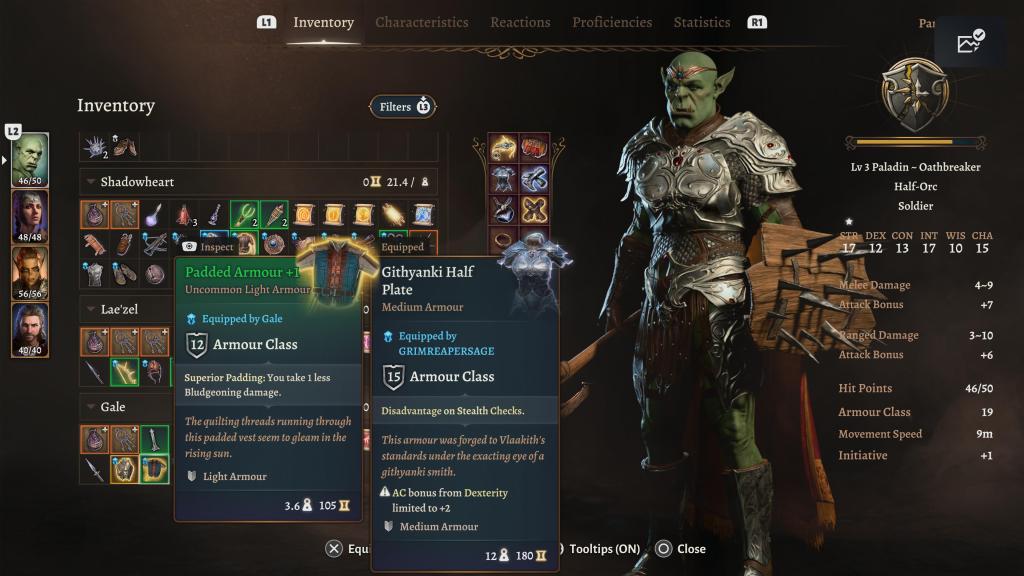Image resolution: width=1024 pixels, height=576 pixels.
Task: Open the inventory Filters button
Action: (x=403, y=106)
